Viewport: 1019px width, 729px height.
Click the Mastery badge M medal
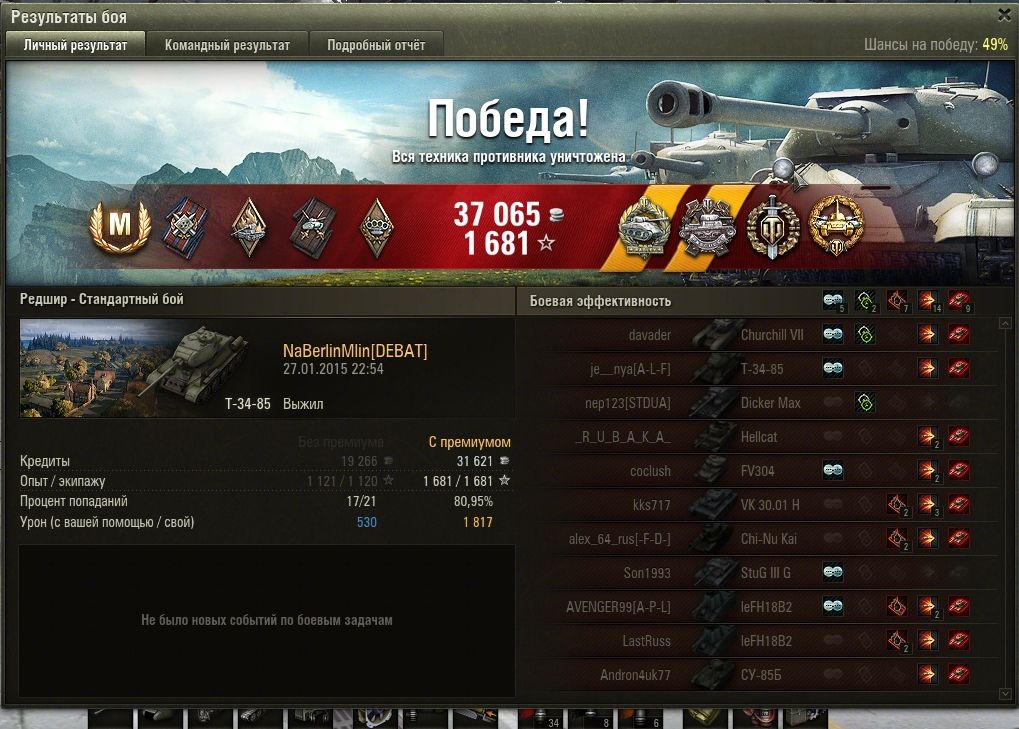coord(119,227)
